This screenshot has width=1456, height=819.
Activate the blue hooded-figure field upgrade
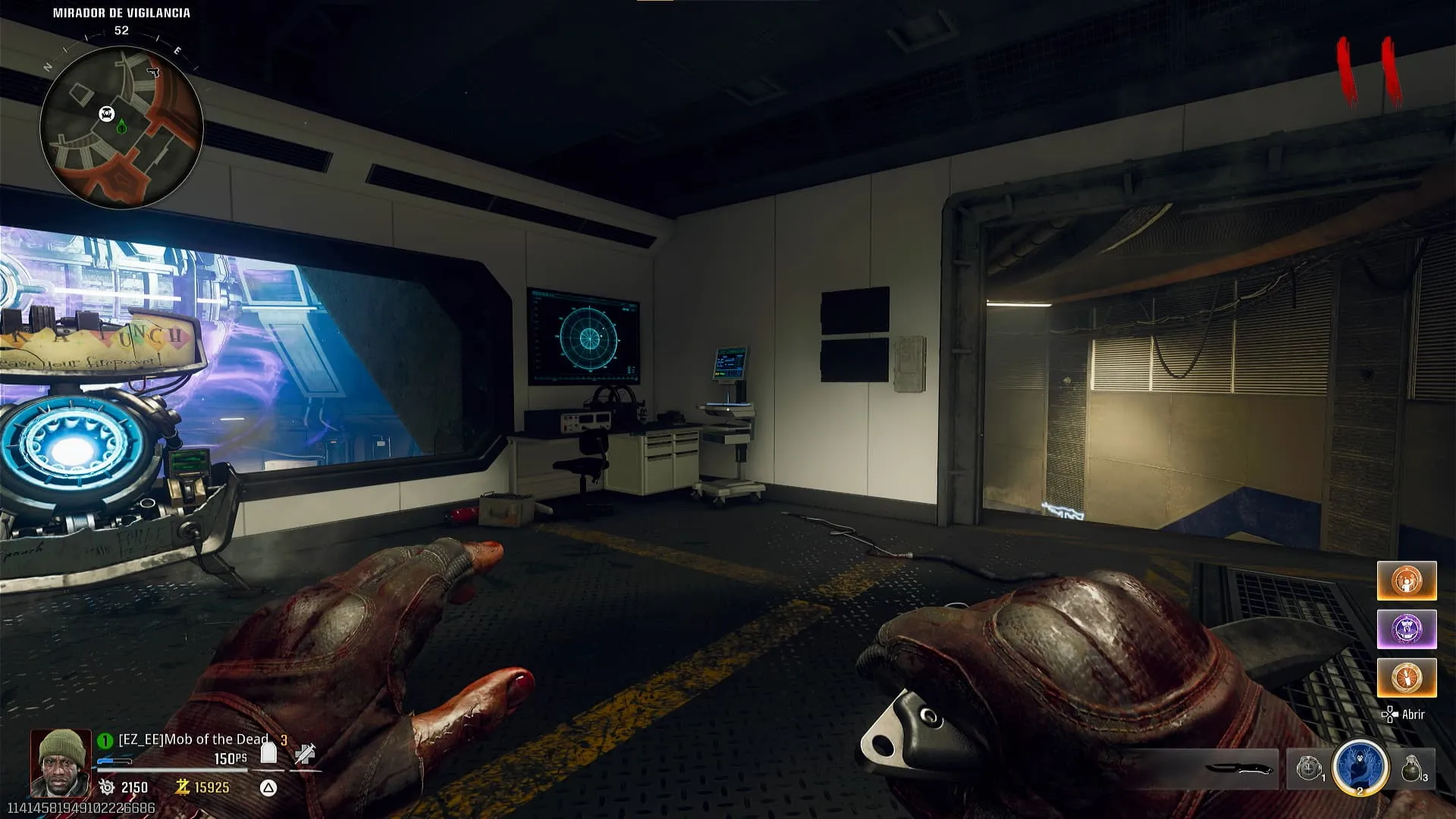(x=1360, y=767)
